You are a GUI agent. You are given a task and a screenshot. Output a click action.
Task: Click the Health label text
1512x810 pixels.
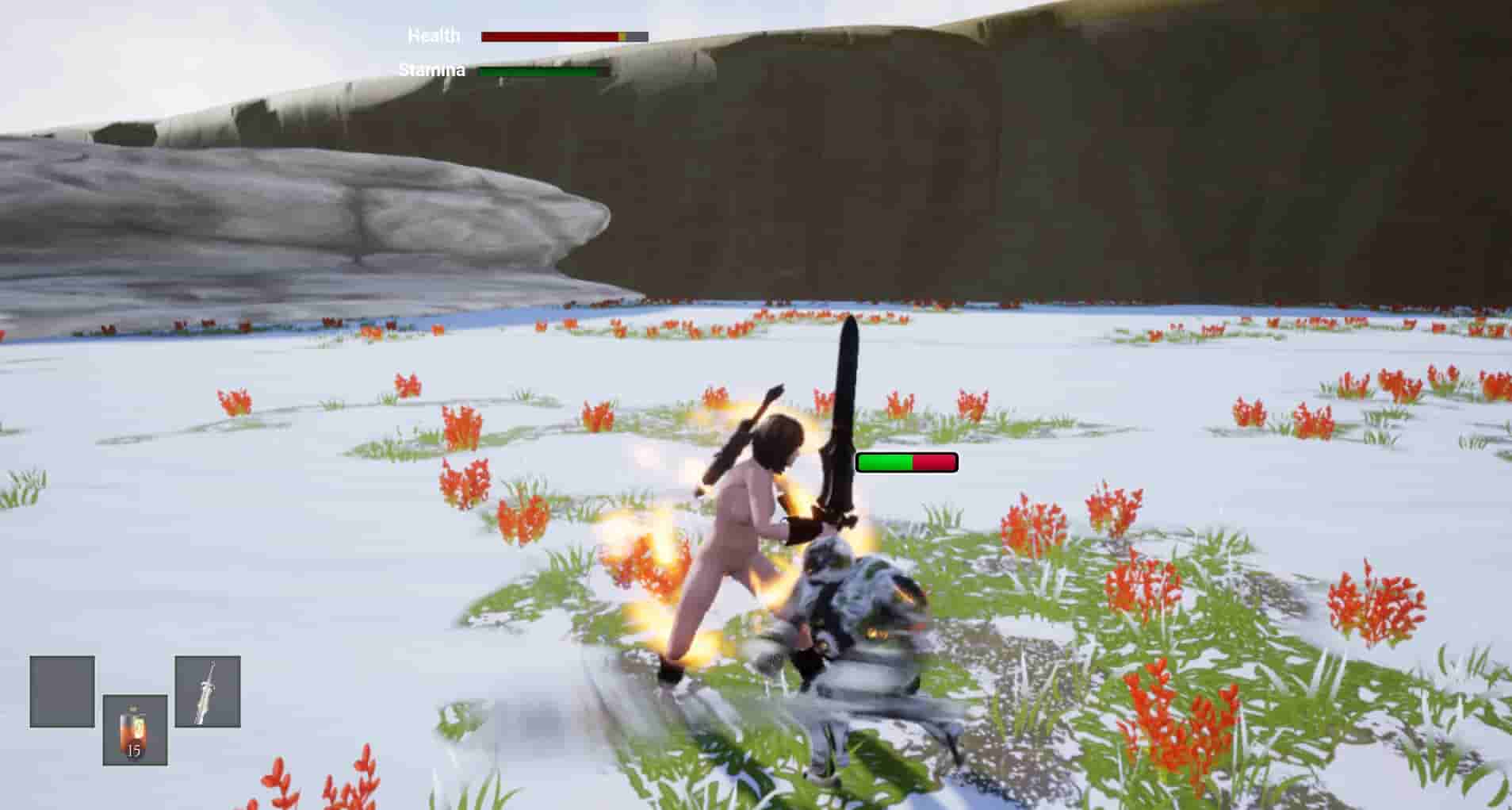(x=434, y=35)
